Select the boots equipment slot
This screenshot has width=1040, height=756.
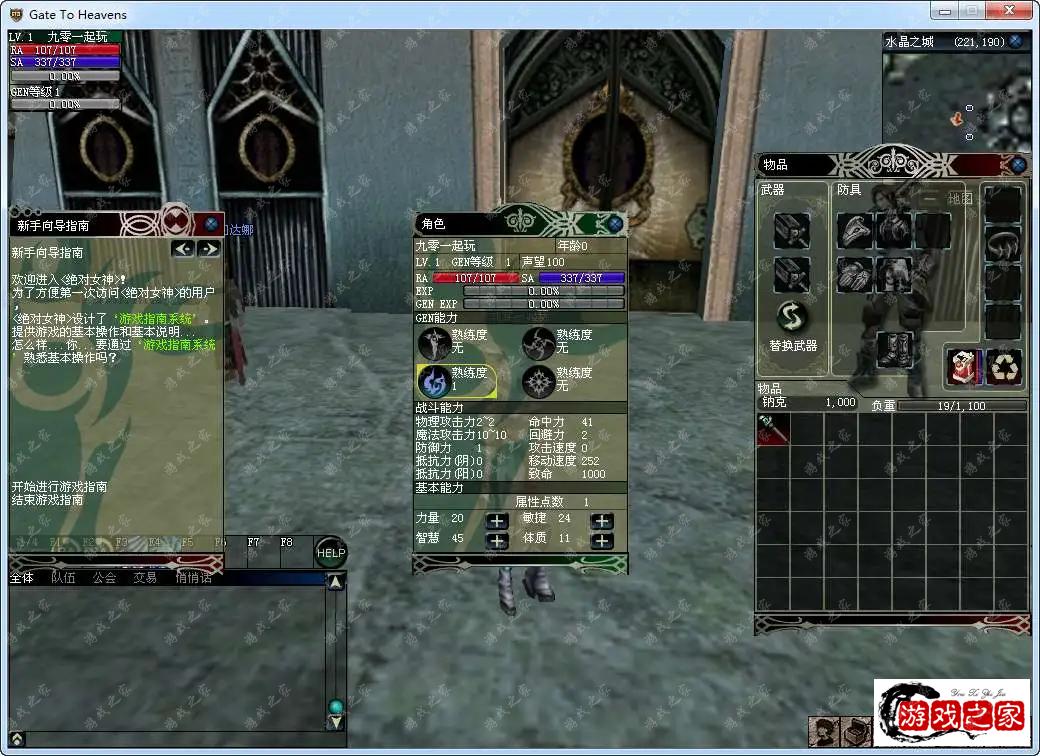tap(893, 350)
